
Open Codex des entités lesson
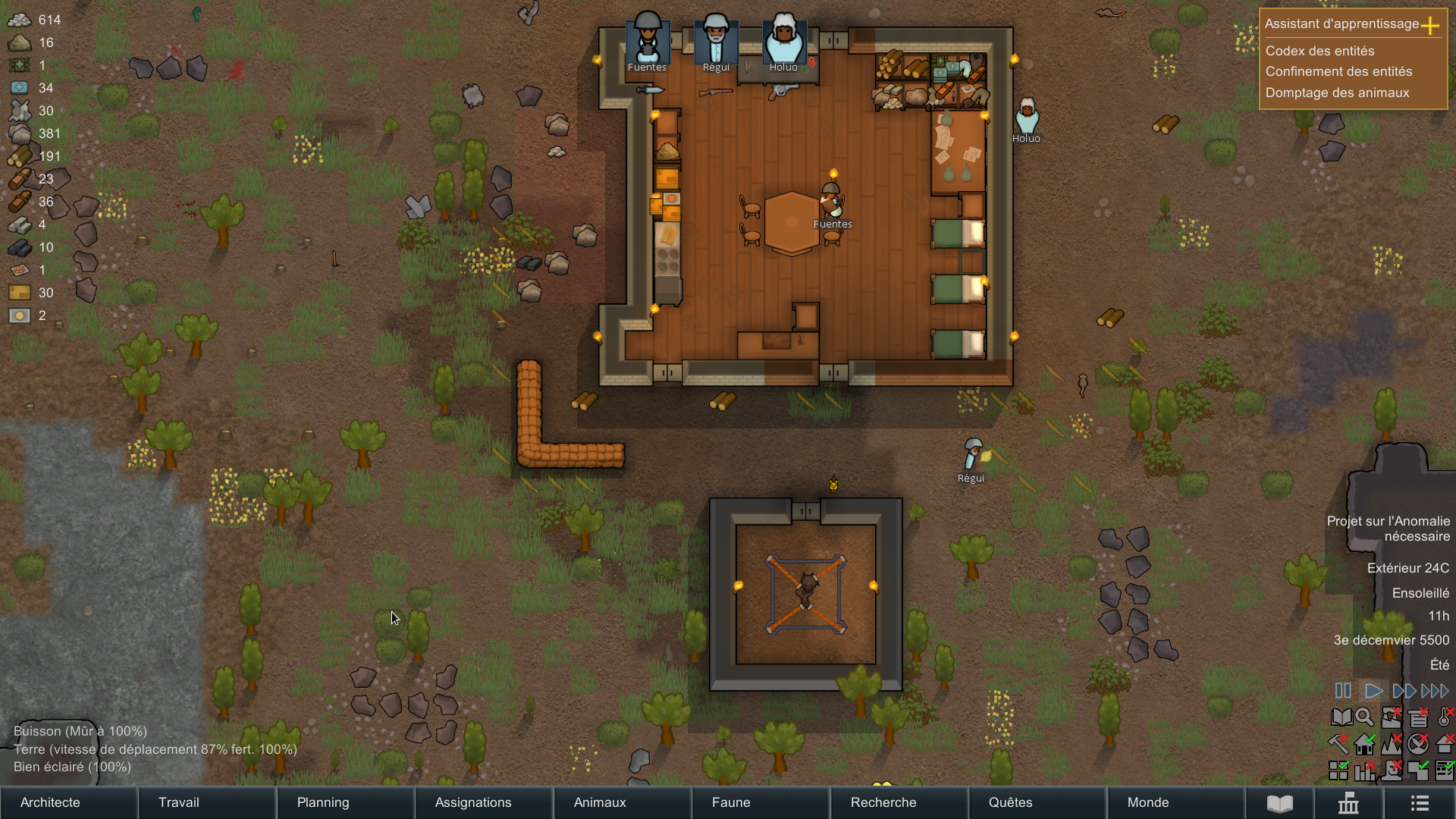[x=1319, y=51]
